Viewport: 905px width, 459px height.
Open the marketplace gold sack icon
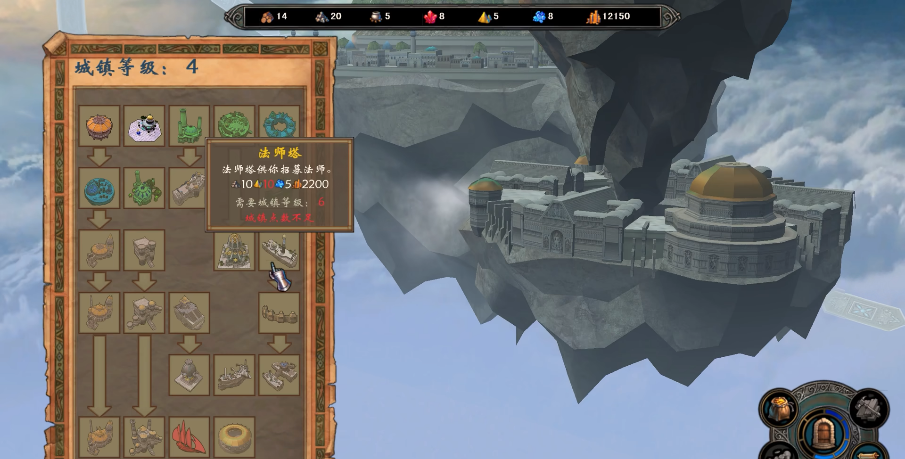tap(778, 407)
